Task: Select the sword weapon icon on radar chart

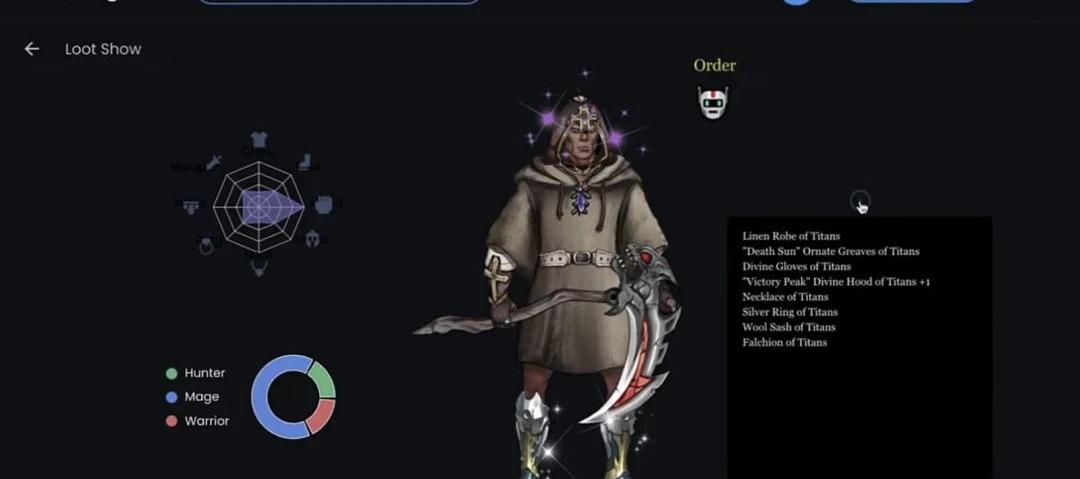Action: pos(212,162)
